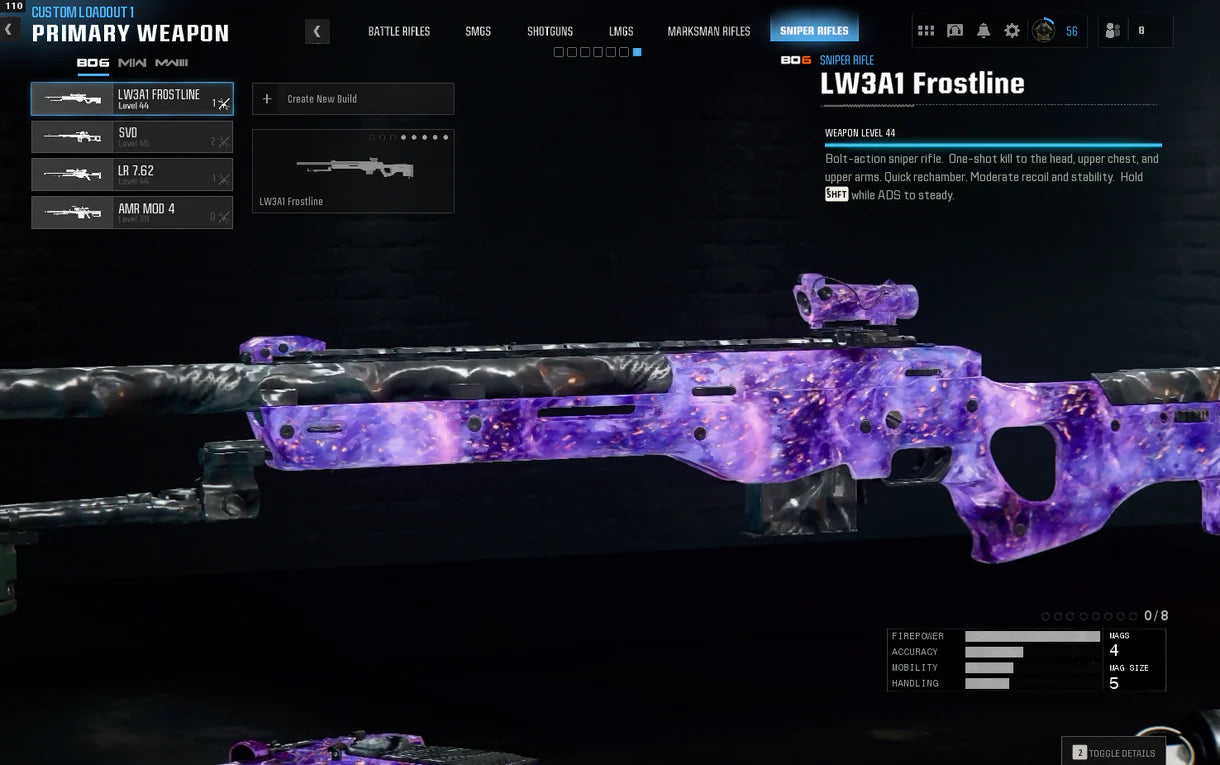View the Marksman Rifles category
Viewport: 1220px width, 765px height.
709,31
